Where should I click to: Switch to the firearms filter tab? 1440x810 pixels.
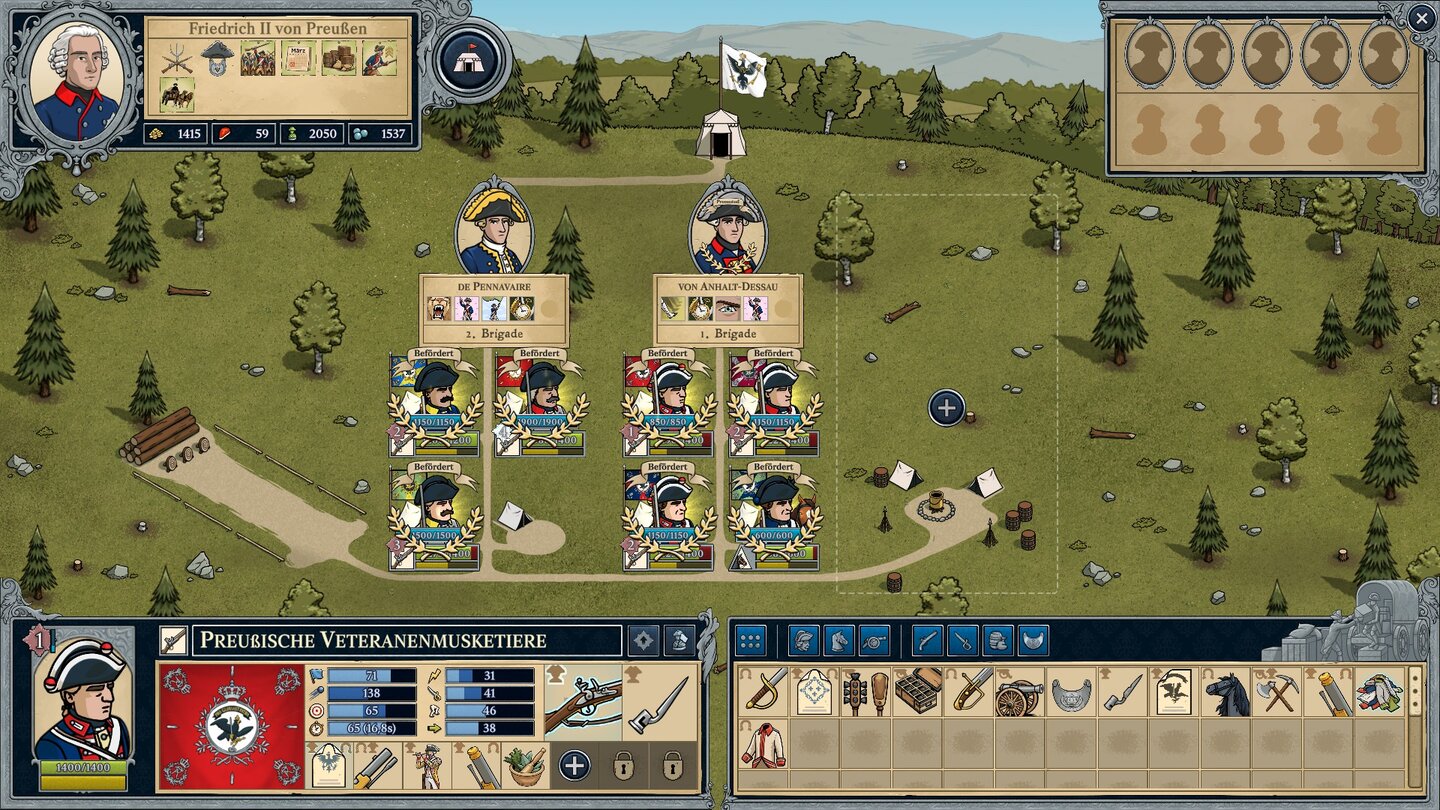[x=925, y=639]
